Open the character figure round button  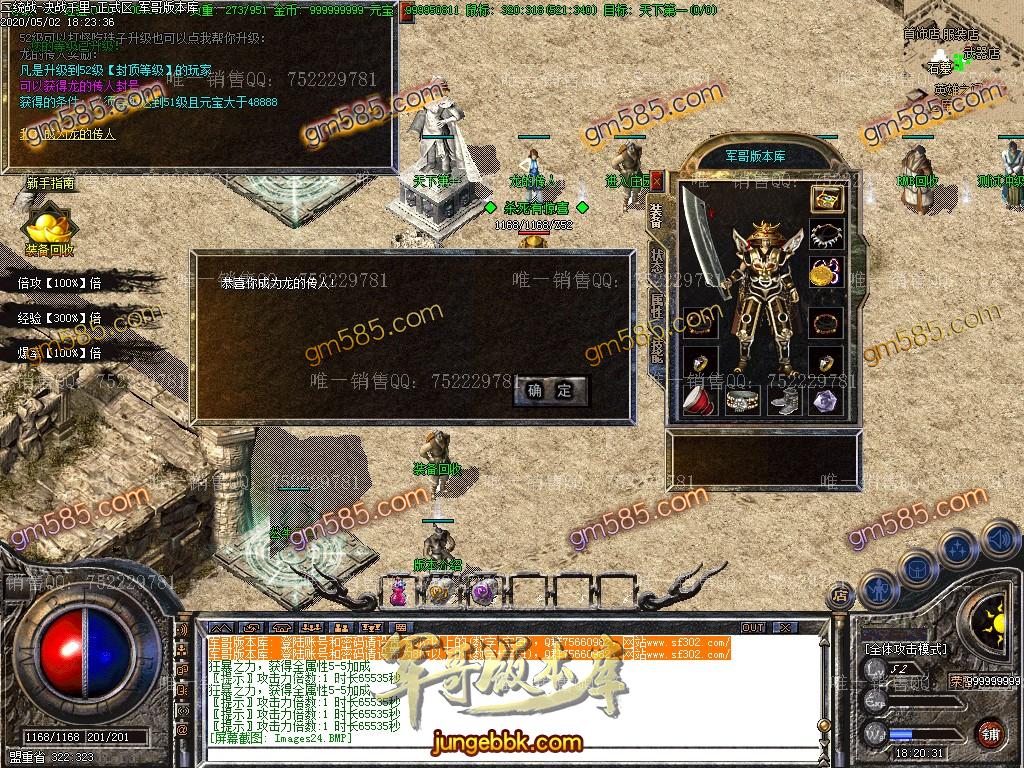(x=878, y=590)
